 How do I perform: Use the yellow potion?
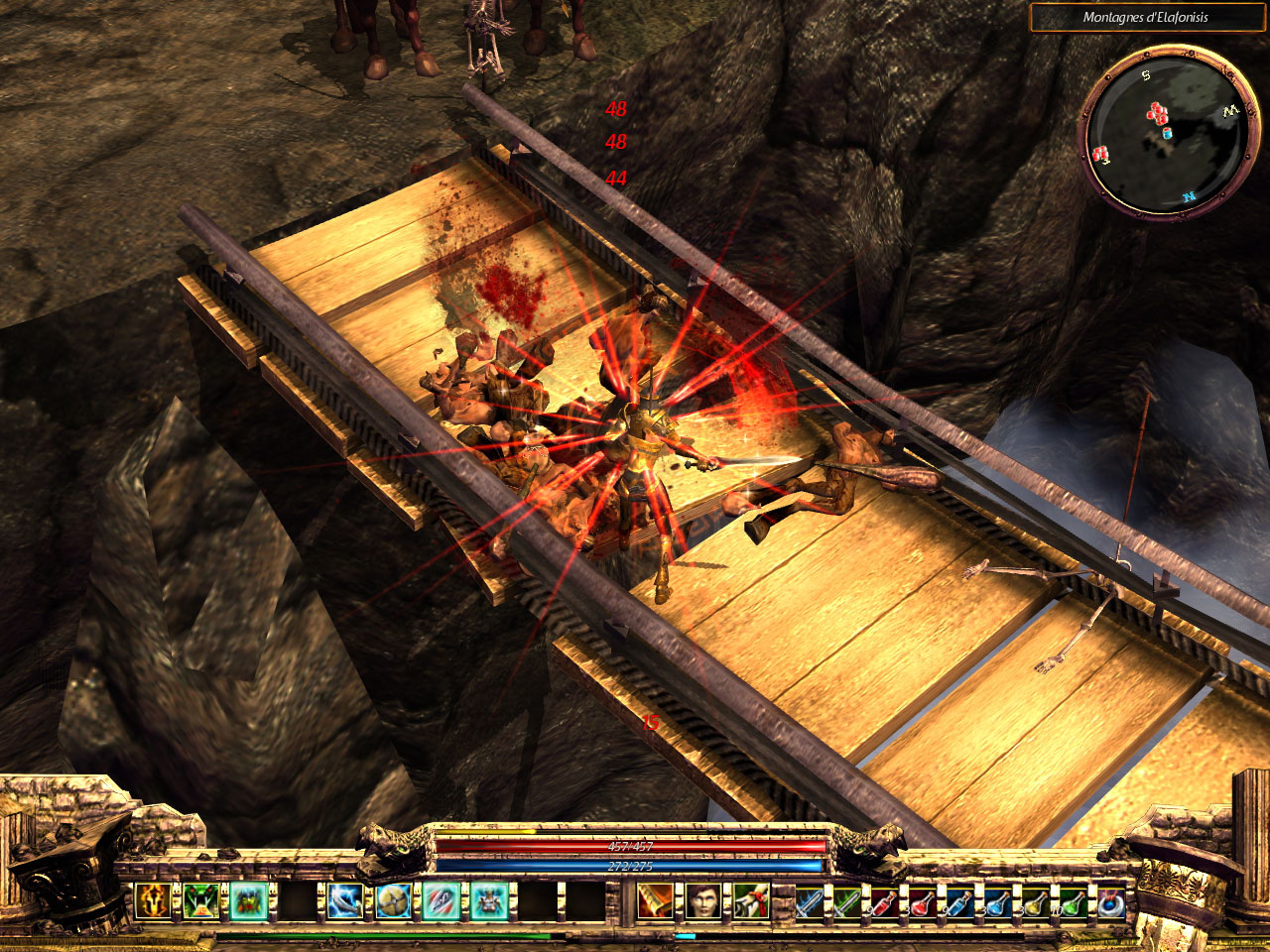[1033, 902]
